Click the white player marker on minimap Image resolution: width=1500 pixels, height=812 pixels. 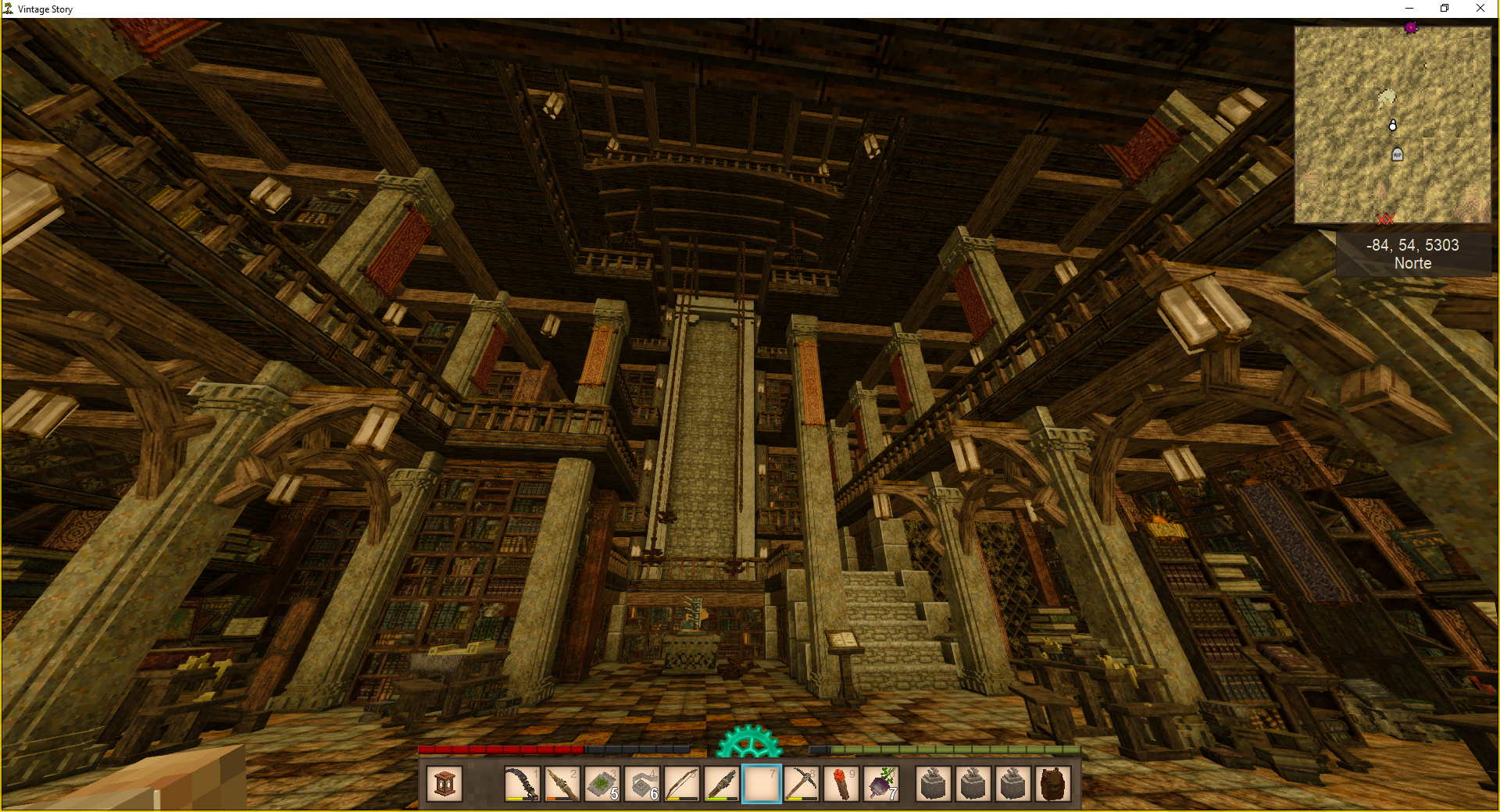tap(1392, 125)
